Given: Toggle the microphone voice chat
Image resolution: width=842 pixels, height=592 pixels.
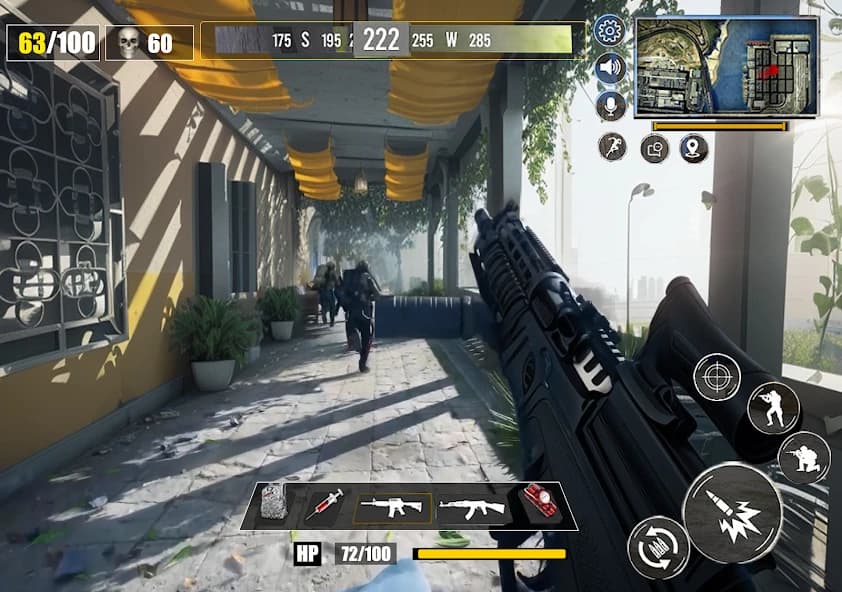Looking at the screenshot, I should coord(609,106).
